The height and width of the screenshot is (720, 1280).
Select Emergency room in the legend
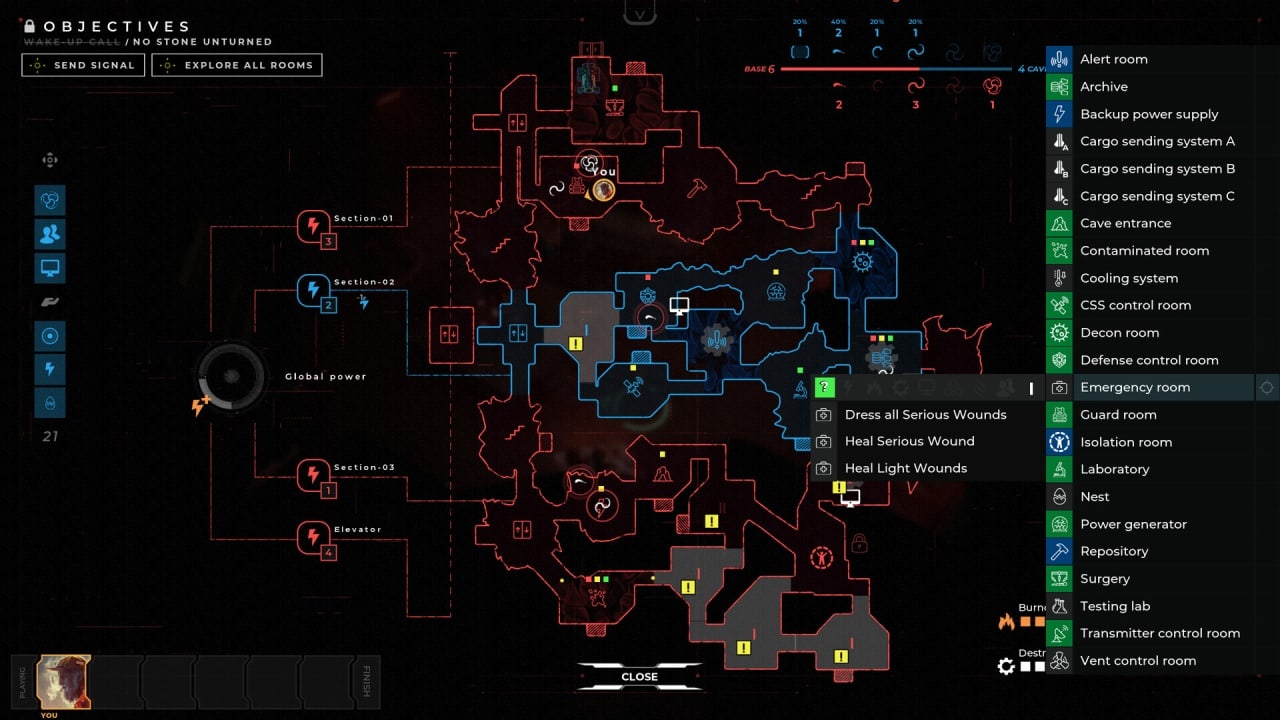(1135, 387)
